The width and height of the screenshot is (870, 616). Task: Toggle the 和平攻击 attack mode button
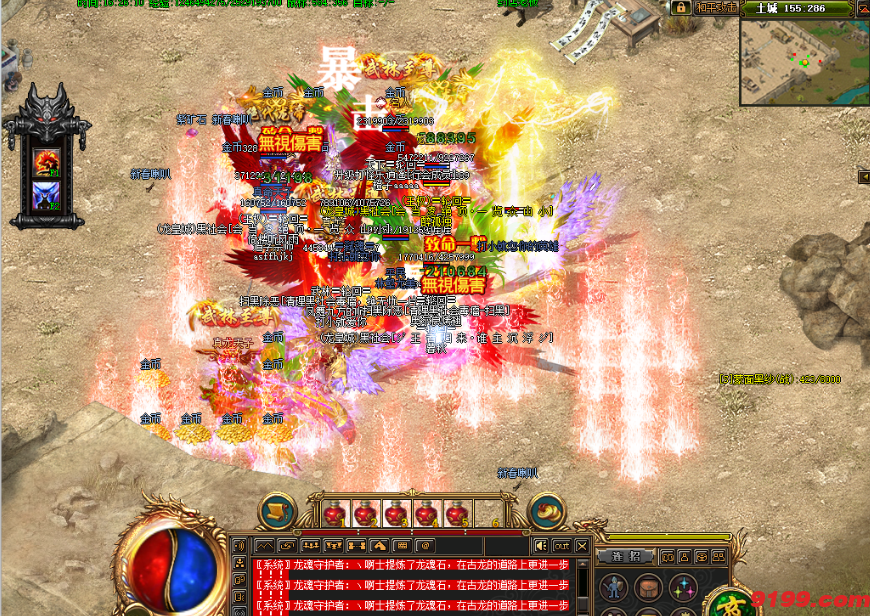tap(716, 7)
